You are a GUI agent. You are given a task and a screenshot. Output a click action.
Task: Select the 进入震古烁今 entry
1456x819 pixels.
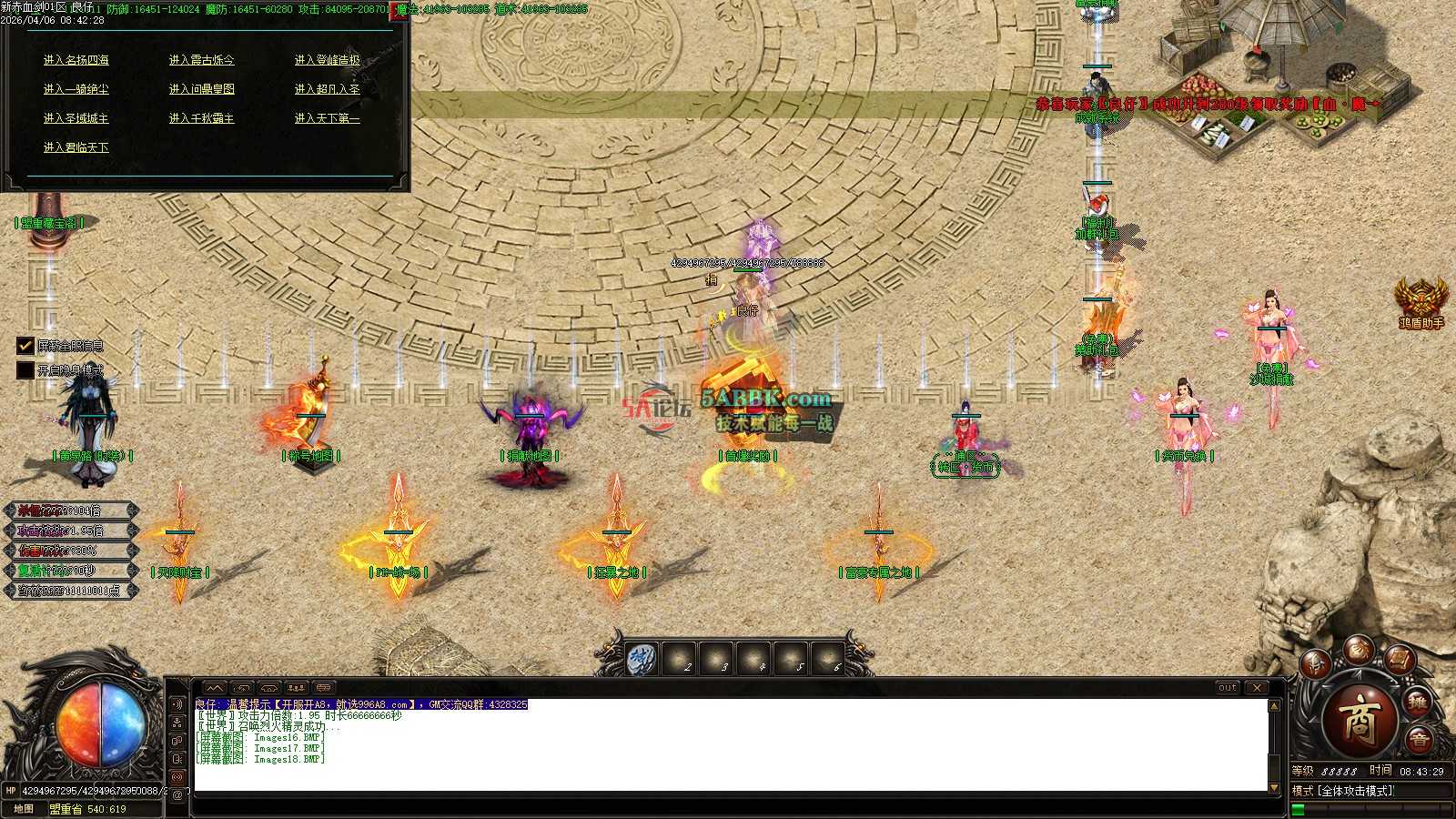[202, 60]
